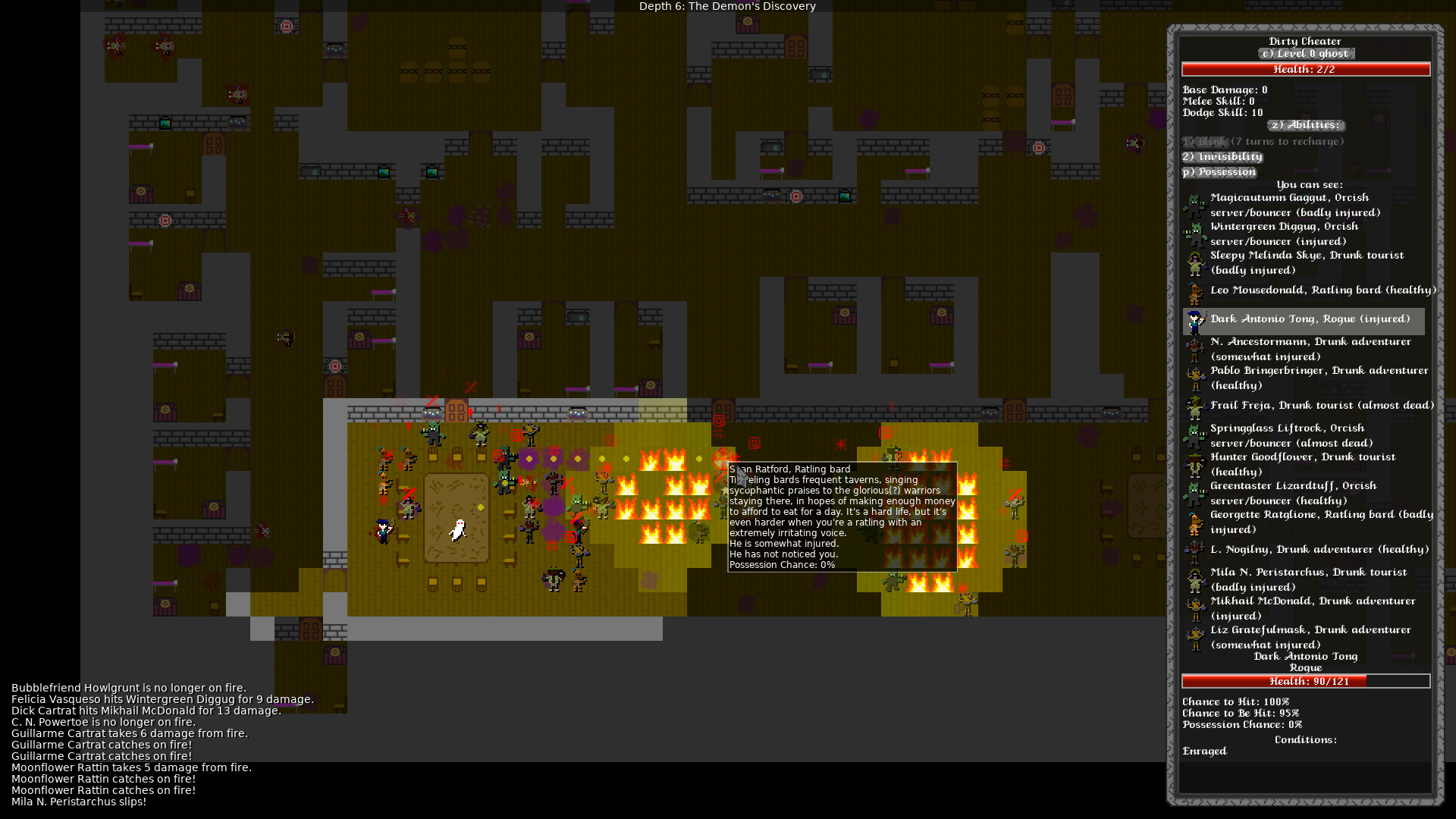Select Magicautumn Gaggut's orcish bouncer sprite icon
The image size is (1456, 819).
1197,206
